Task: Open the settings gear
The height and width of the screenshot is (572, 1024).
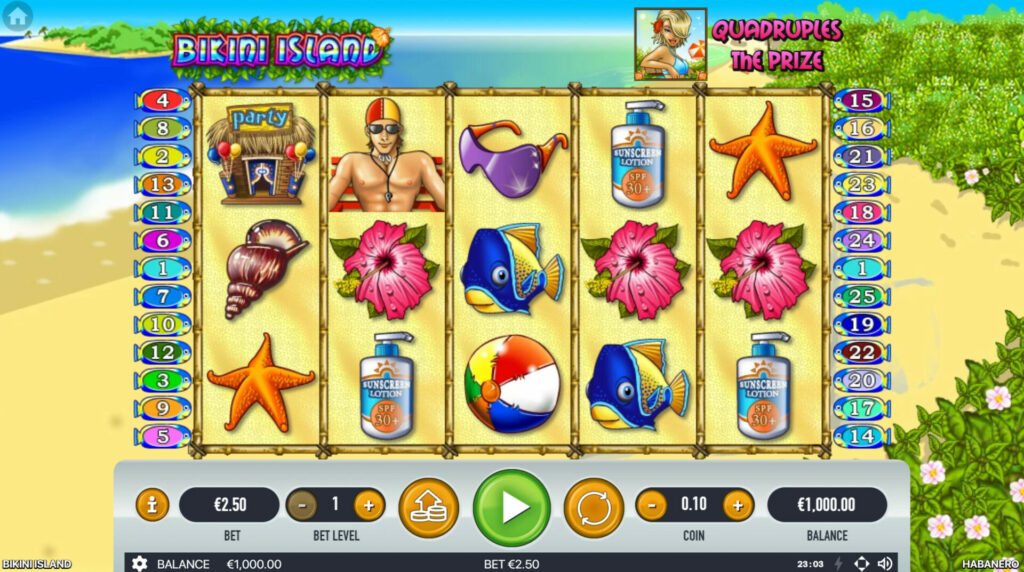Action: 140,564
